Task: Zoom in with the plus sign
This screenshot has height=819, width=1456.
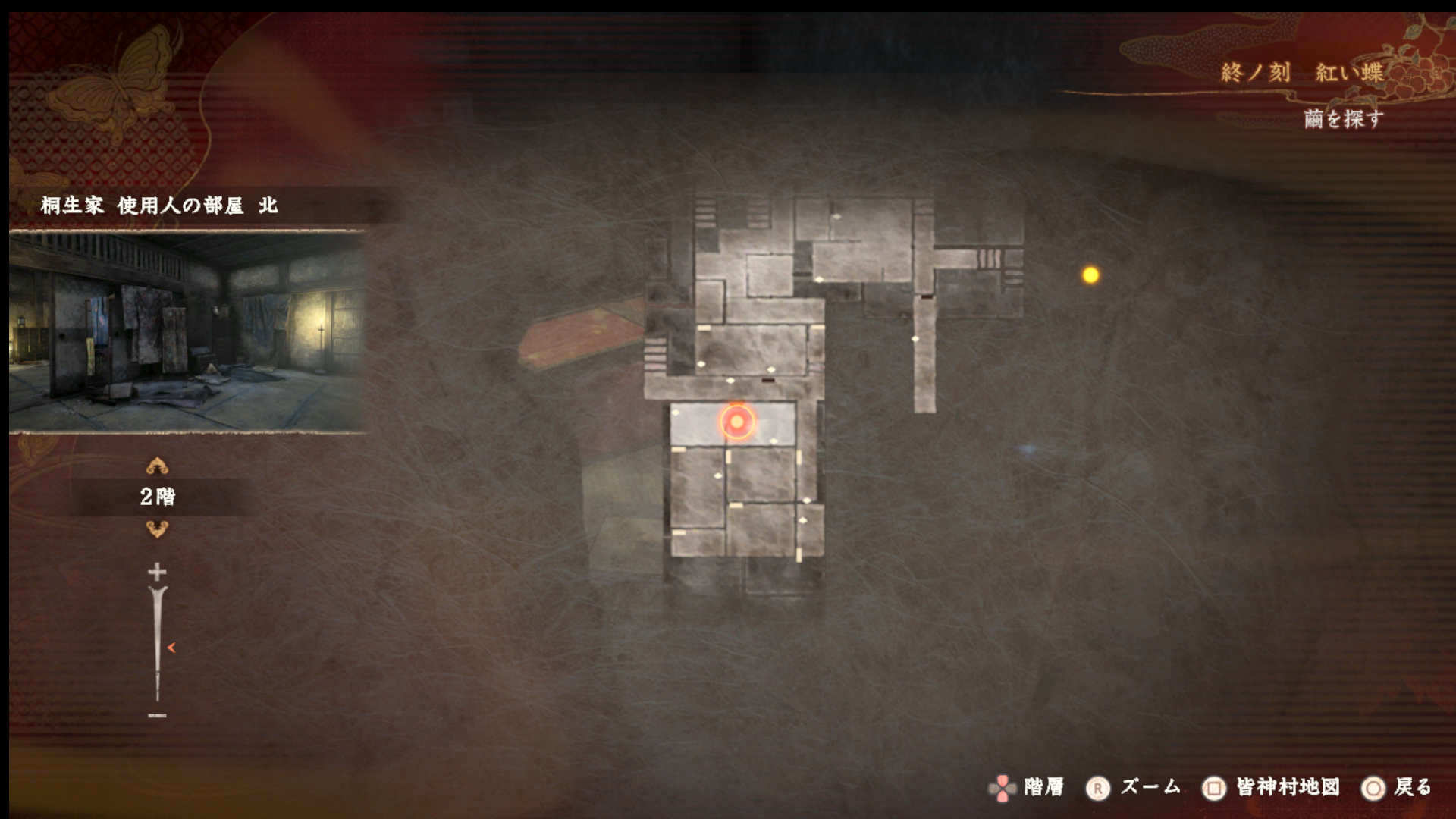Action: pyautogui.click(x=157, y=571)
